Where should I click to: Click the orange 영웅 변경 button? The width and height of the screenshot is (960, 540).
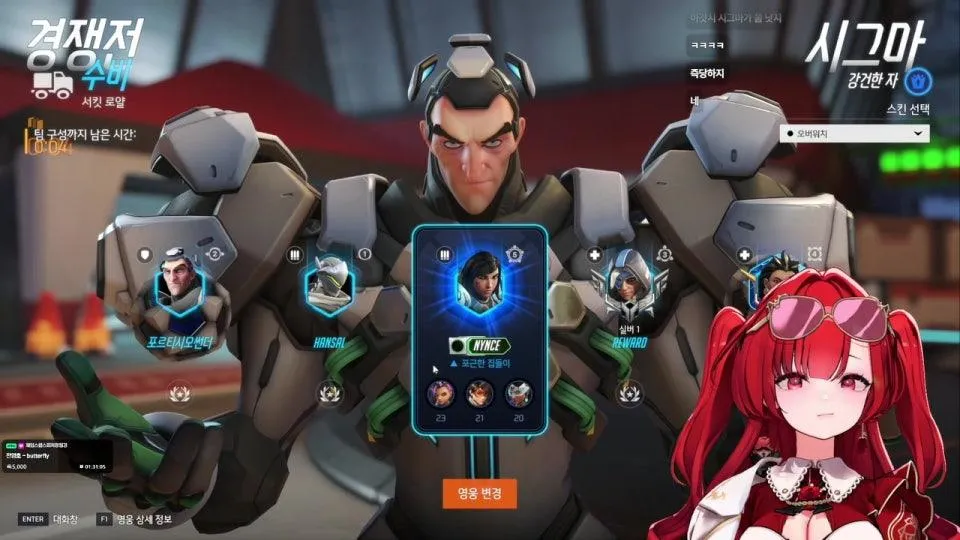(480, 492)
